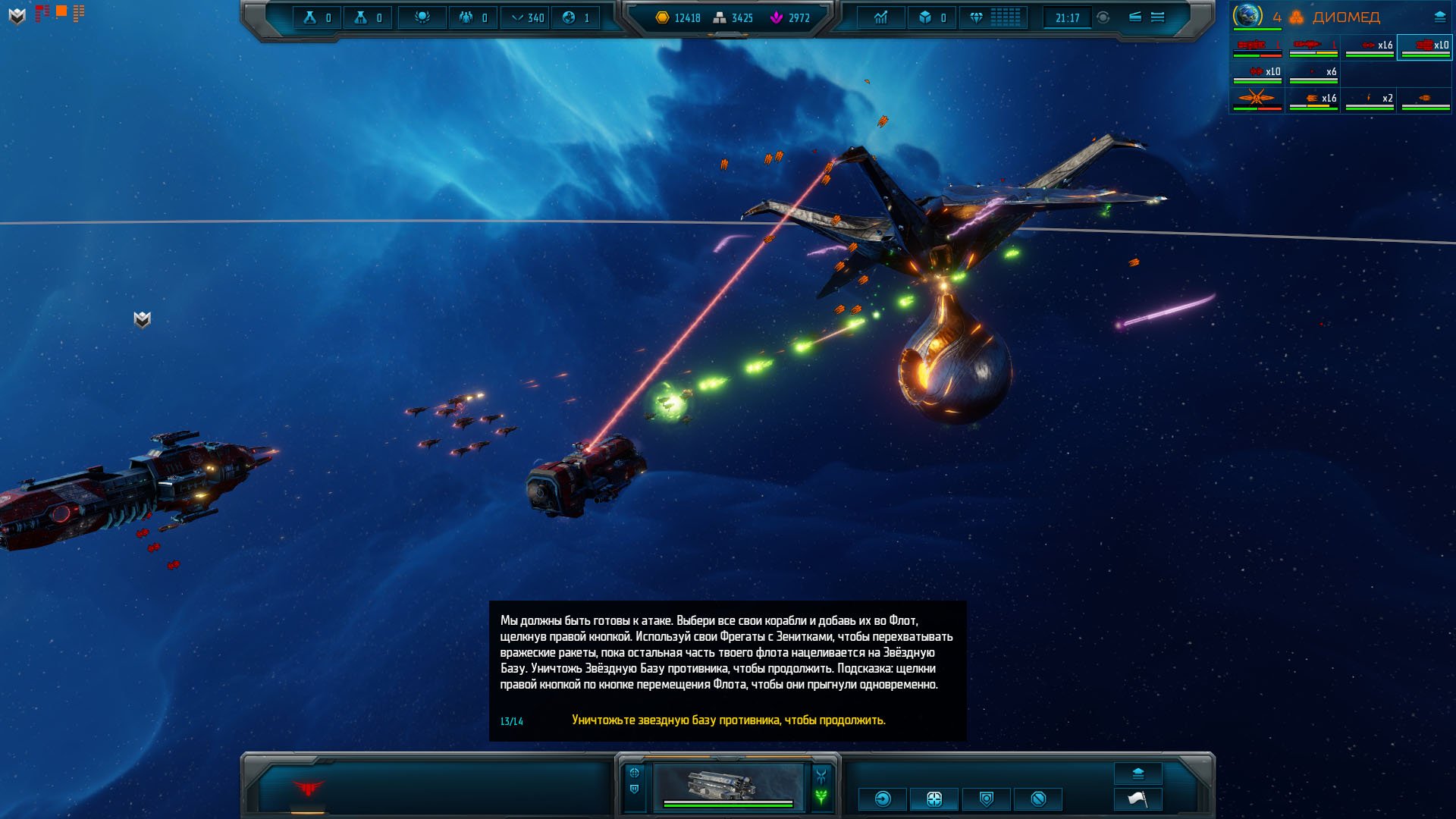Image resolution: width=1456 pixels, height=819 pixels.
Task: Select the orange starbase unit slot
Action: point(1257,99)
